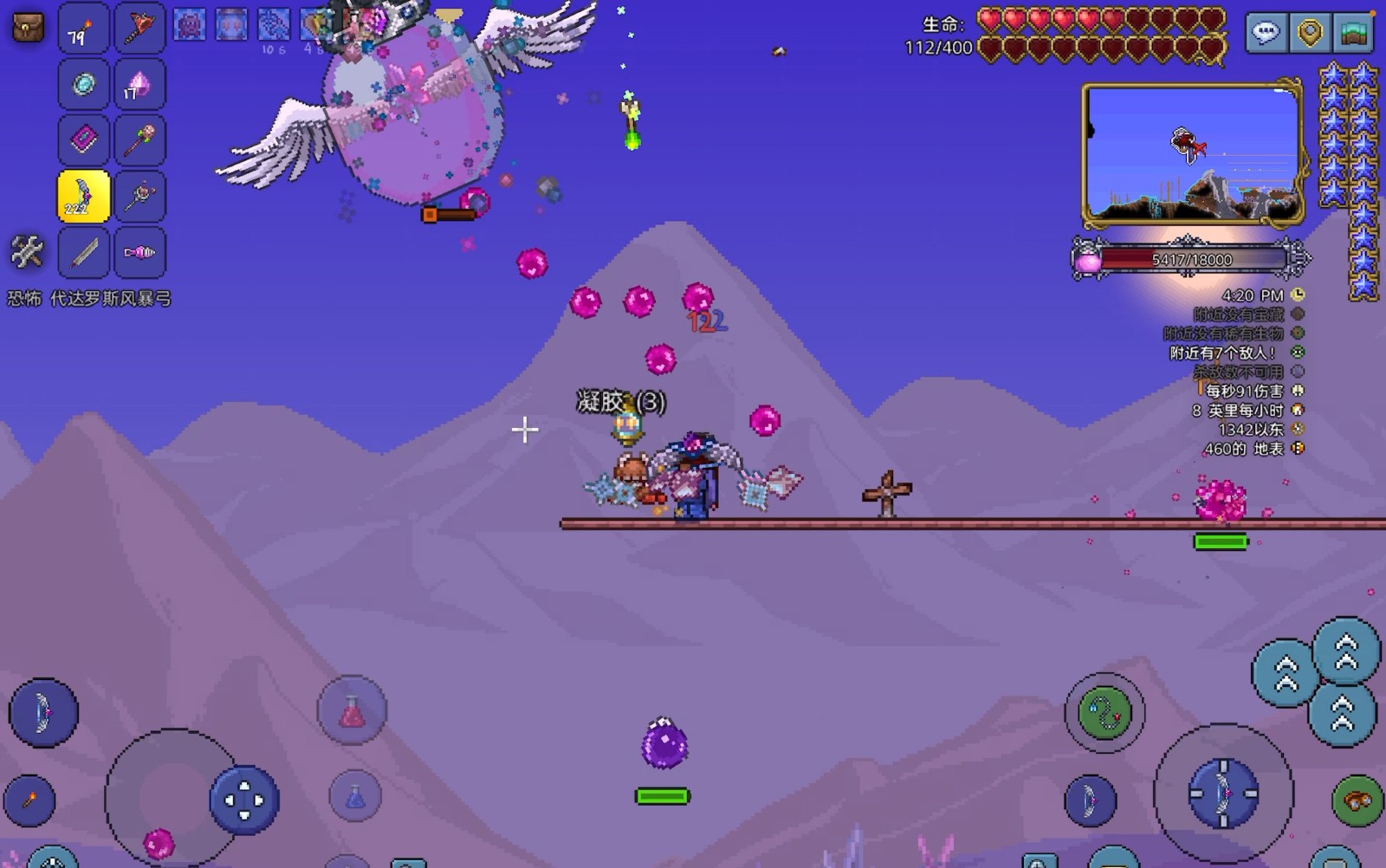Open the inventory backpack

pyautogui.click(x=28, y=27)
